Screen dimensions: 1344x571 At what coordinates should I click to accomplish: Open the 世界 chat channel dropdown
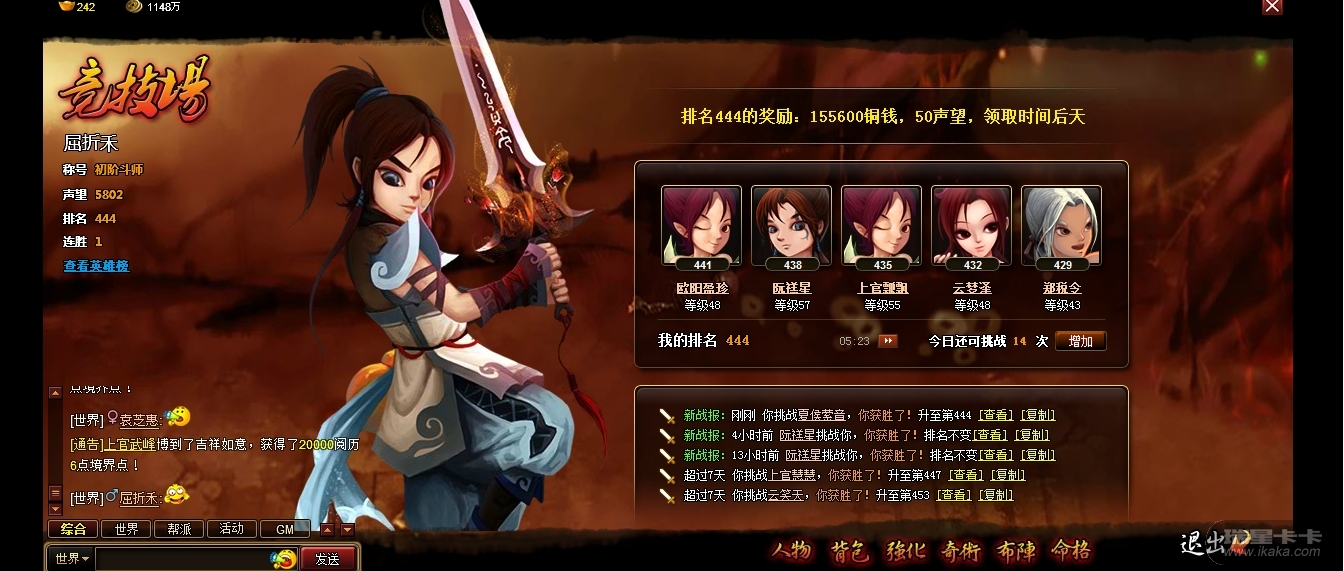tap(72, 558)
